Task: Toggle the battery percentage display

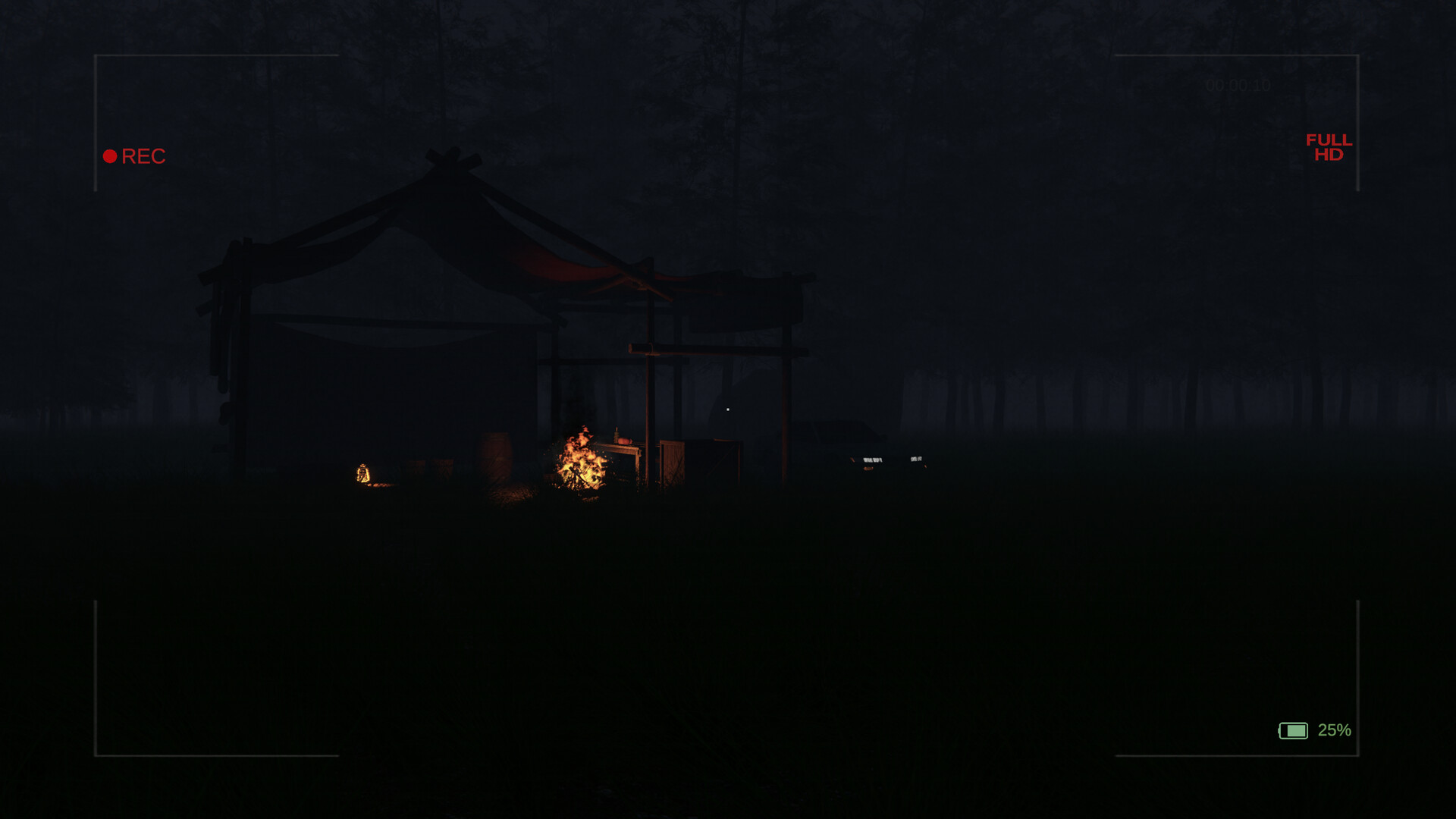Action: [x=1335, y=730]
